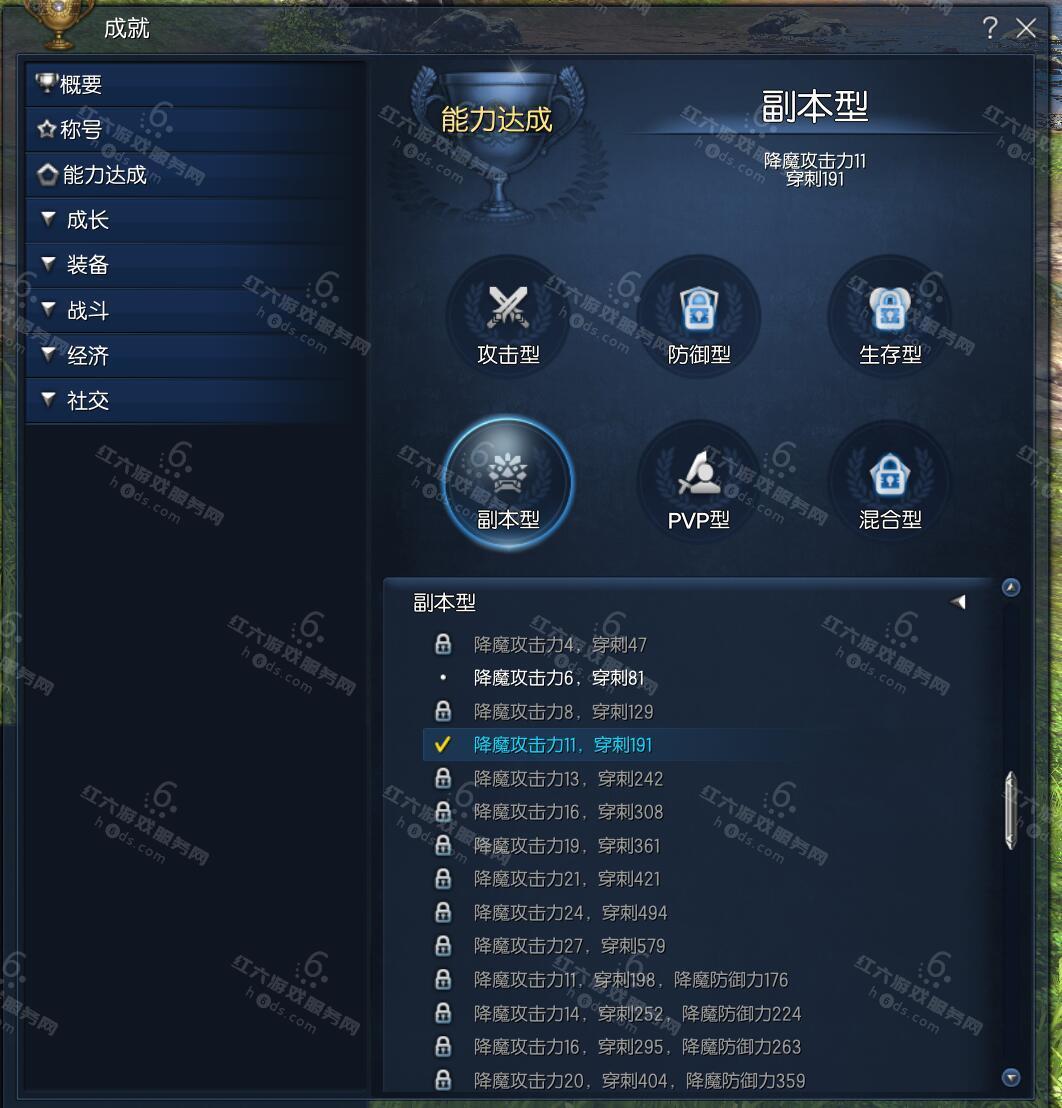Select the 防御型 ability type

[x=699, y=315]
